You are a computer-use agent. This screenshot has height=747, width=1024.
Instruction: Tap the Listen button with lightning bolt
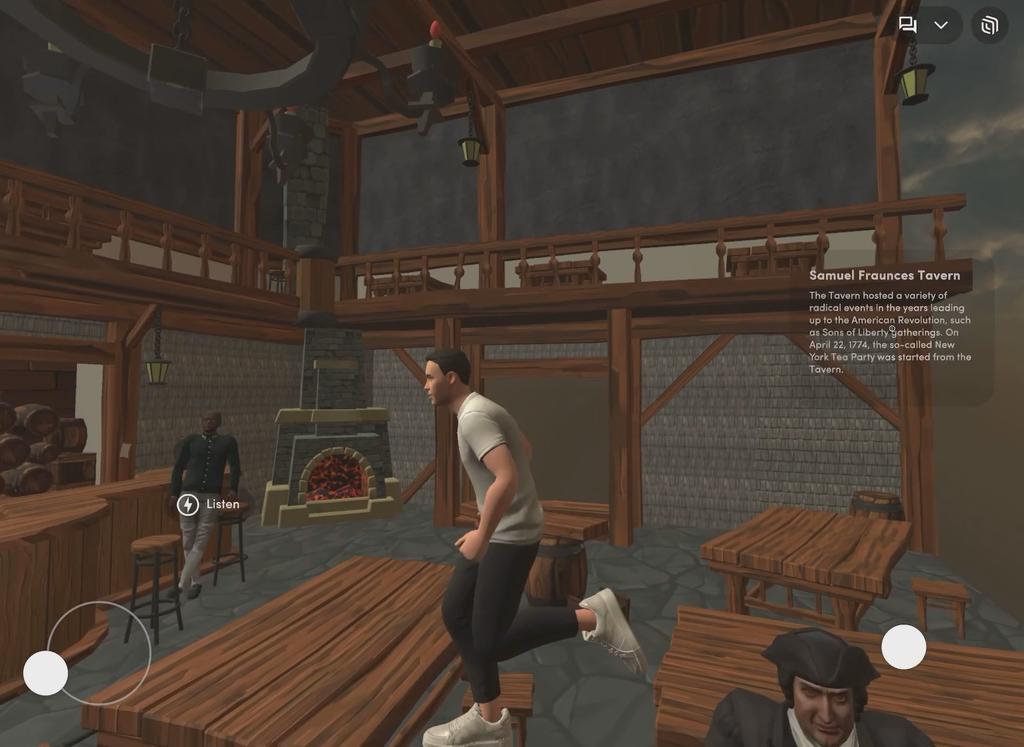pos(209,504)
